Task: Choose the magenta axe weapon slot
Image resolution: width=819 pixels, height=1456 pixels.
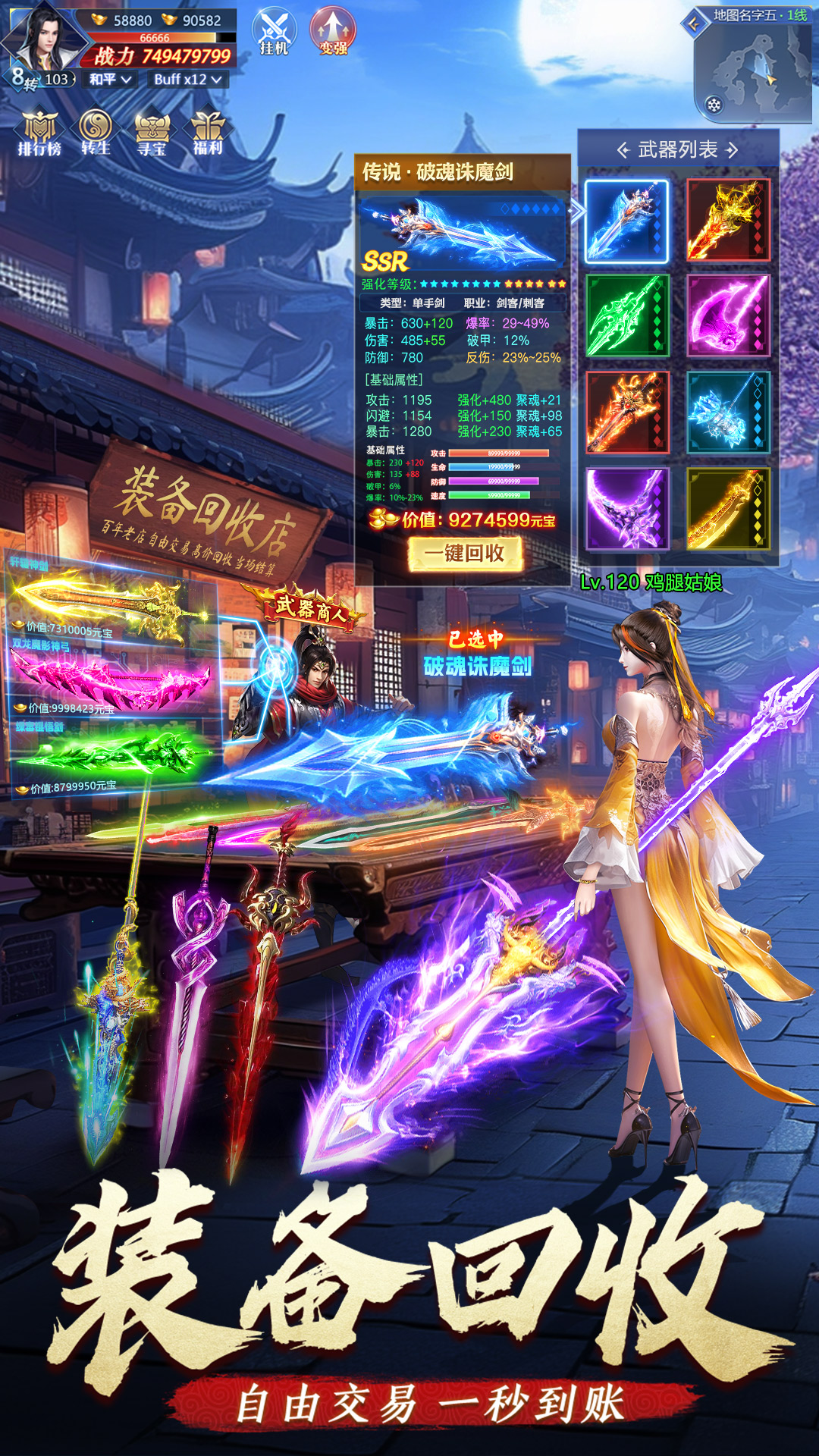Action: (x=728, y=315)
